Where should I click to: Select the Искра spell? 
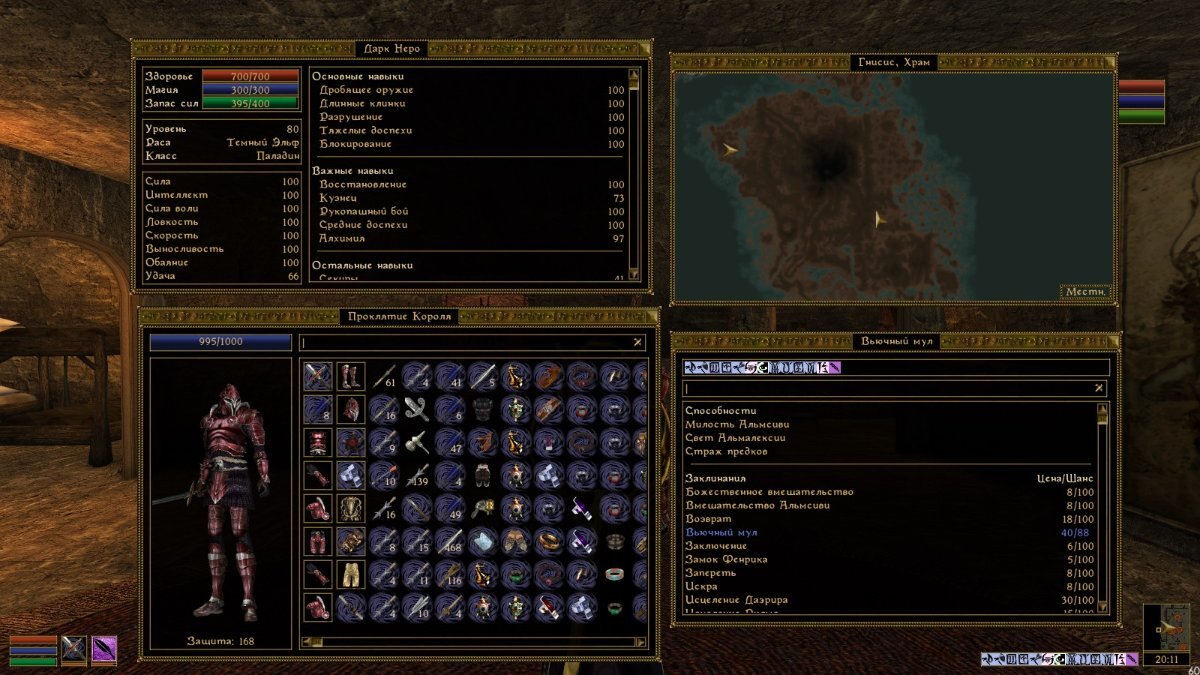(x=702, y=587)
